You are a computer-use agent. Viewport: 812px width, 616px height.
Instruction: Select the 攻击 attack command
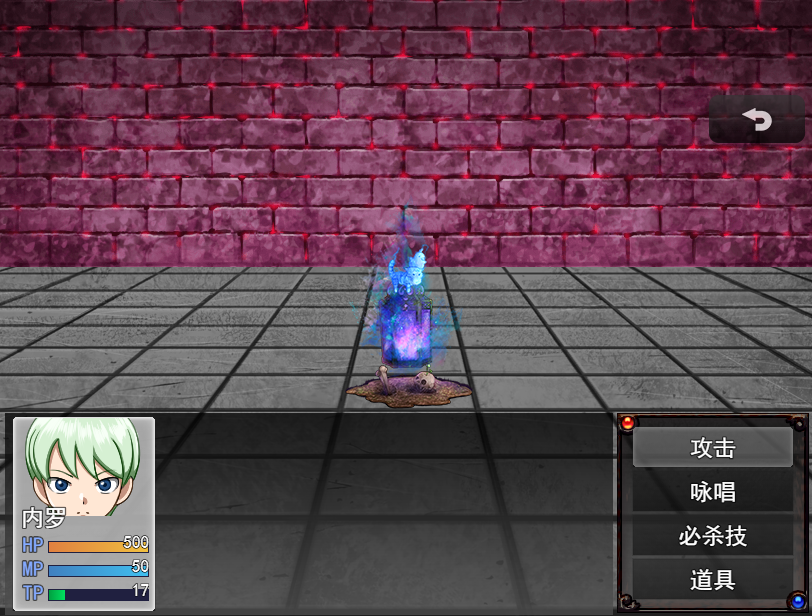[x=712, y=448]
